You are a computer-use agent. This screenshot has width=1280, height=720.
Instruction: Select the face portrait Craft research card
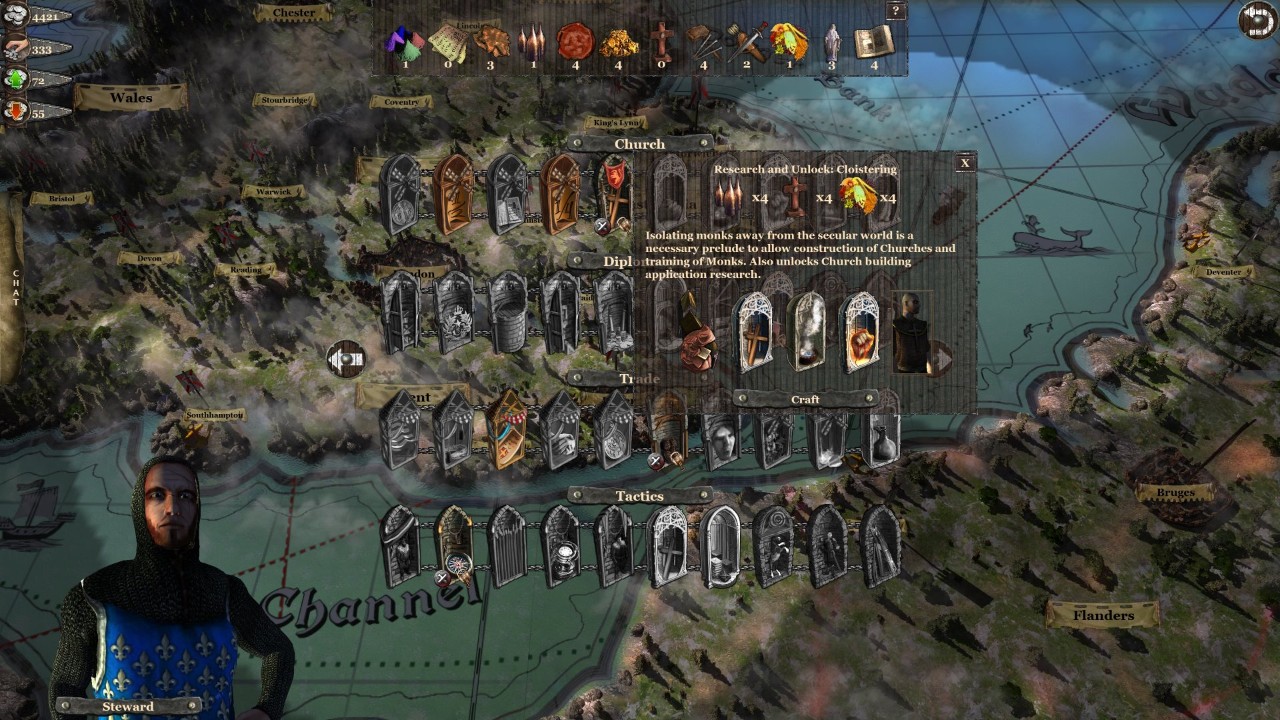(721, 439)
